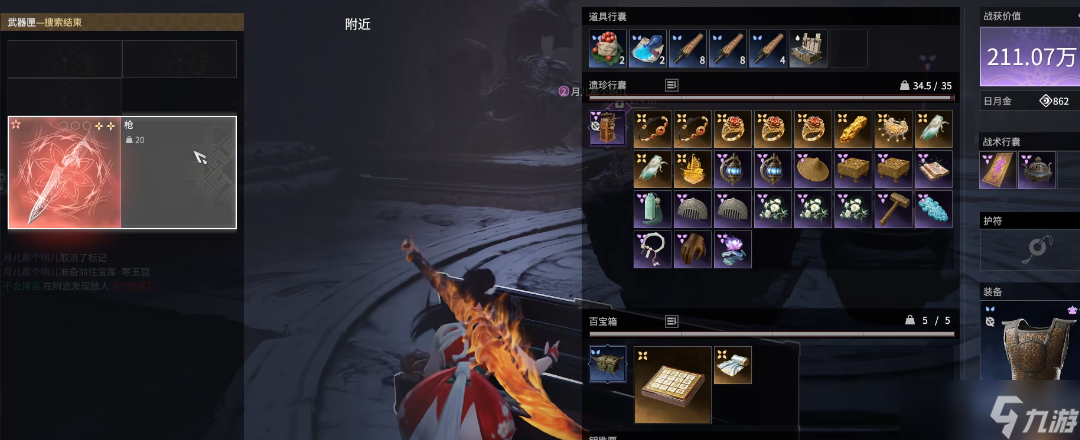Choose the wooden mallet hammer item
This screenshot has height=440, width=1080.
click(892, 209)
